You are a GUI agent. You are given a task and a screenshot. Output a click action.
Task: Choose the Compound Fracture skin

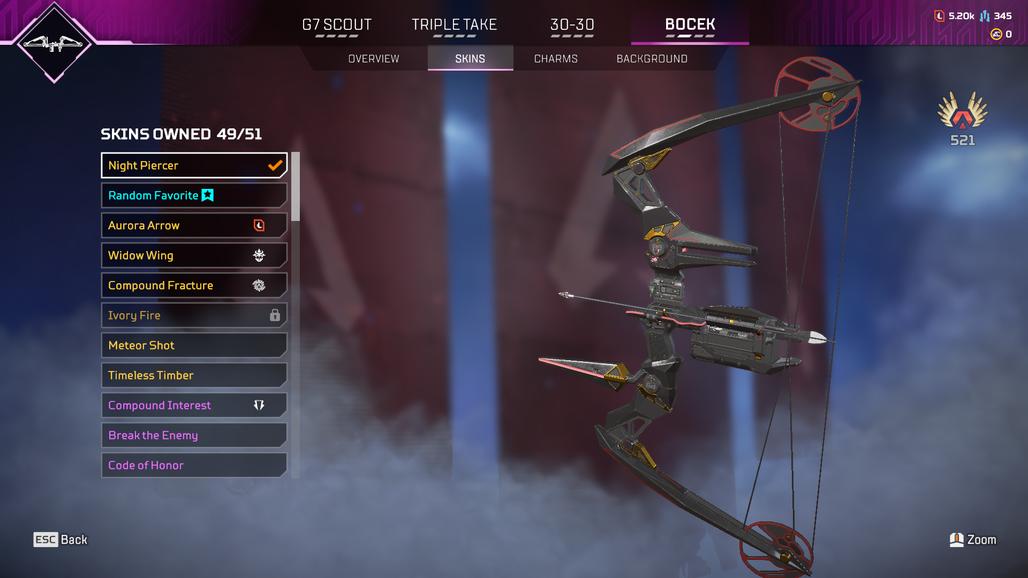194,286
